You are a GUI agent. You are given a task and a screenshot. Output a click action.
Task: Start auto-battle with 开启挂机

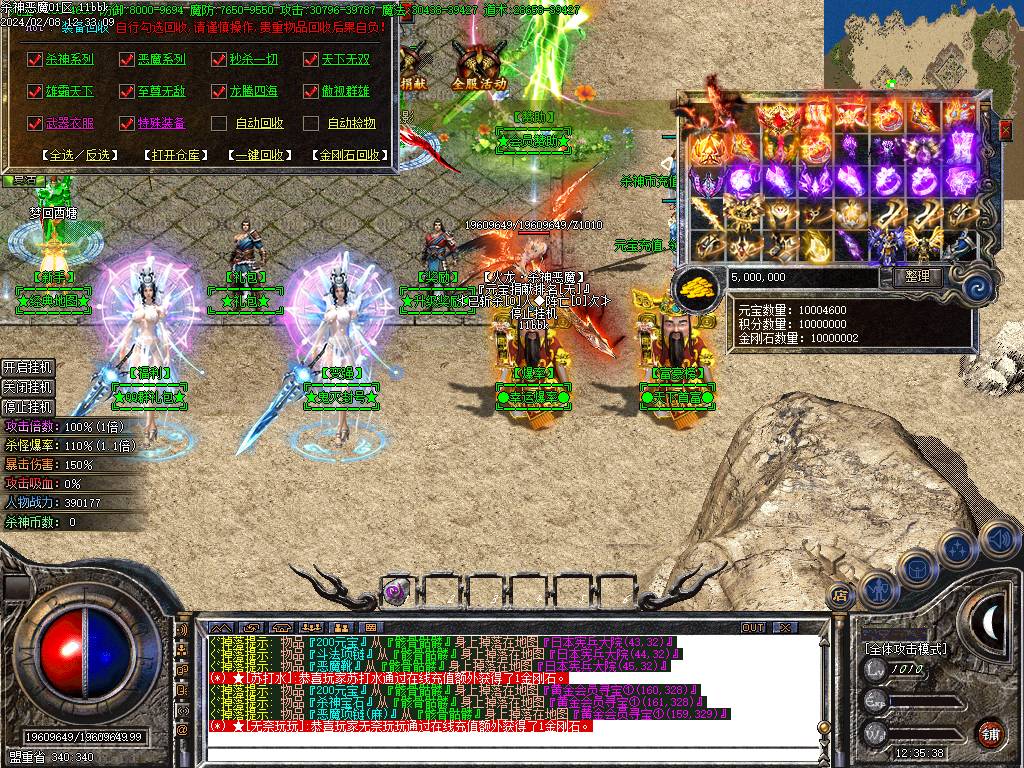click(27, 367)
